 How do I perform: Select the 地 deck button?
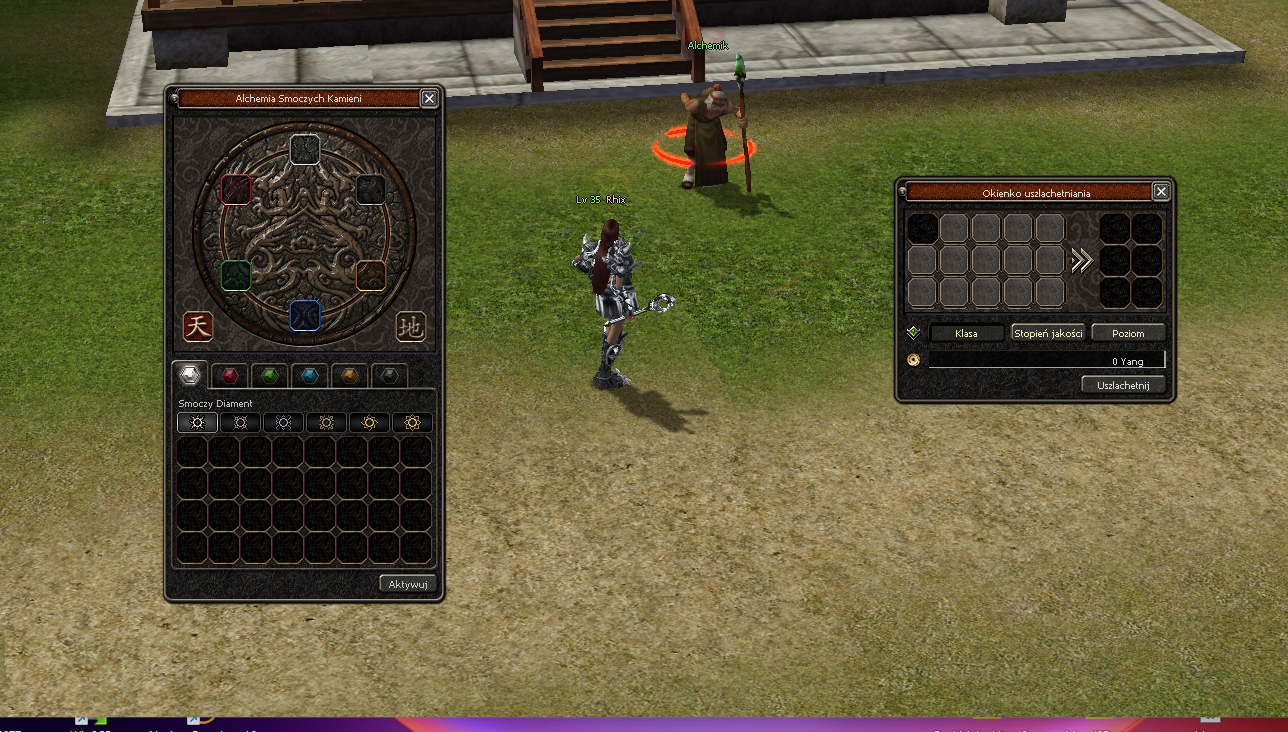coord(410,326)
